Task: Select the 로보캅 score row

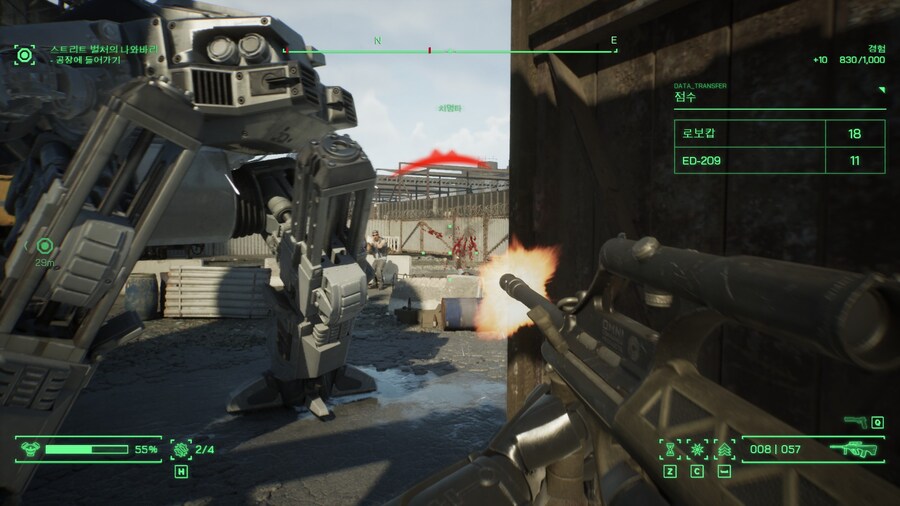Action: 780,132
